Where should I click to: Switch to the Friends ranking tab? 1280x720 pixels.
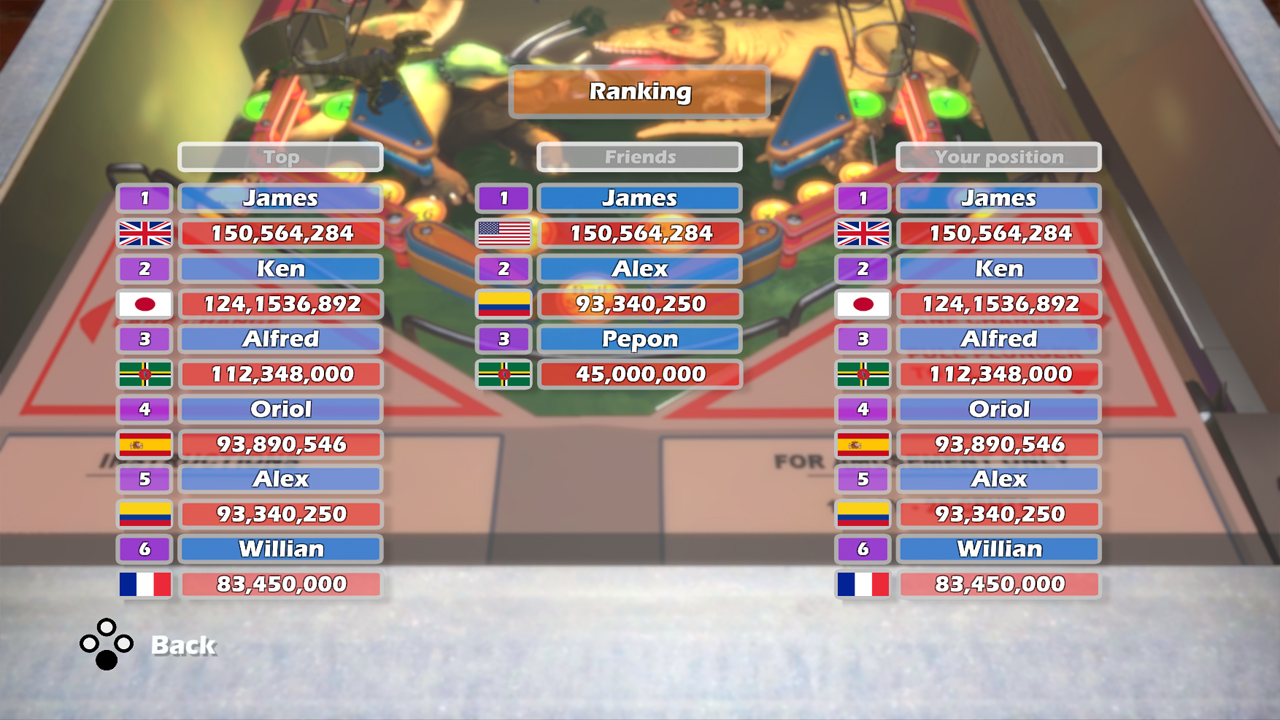pyautogui.click(x=639, y=157)
